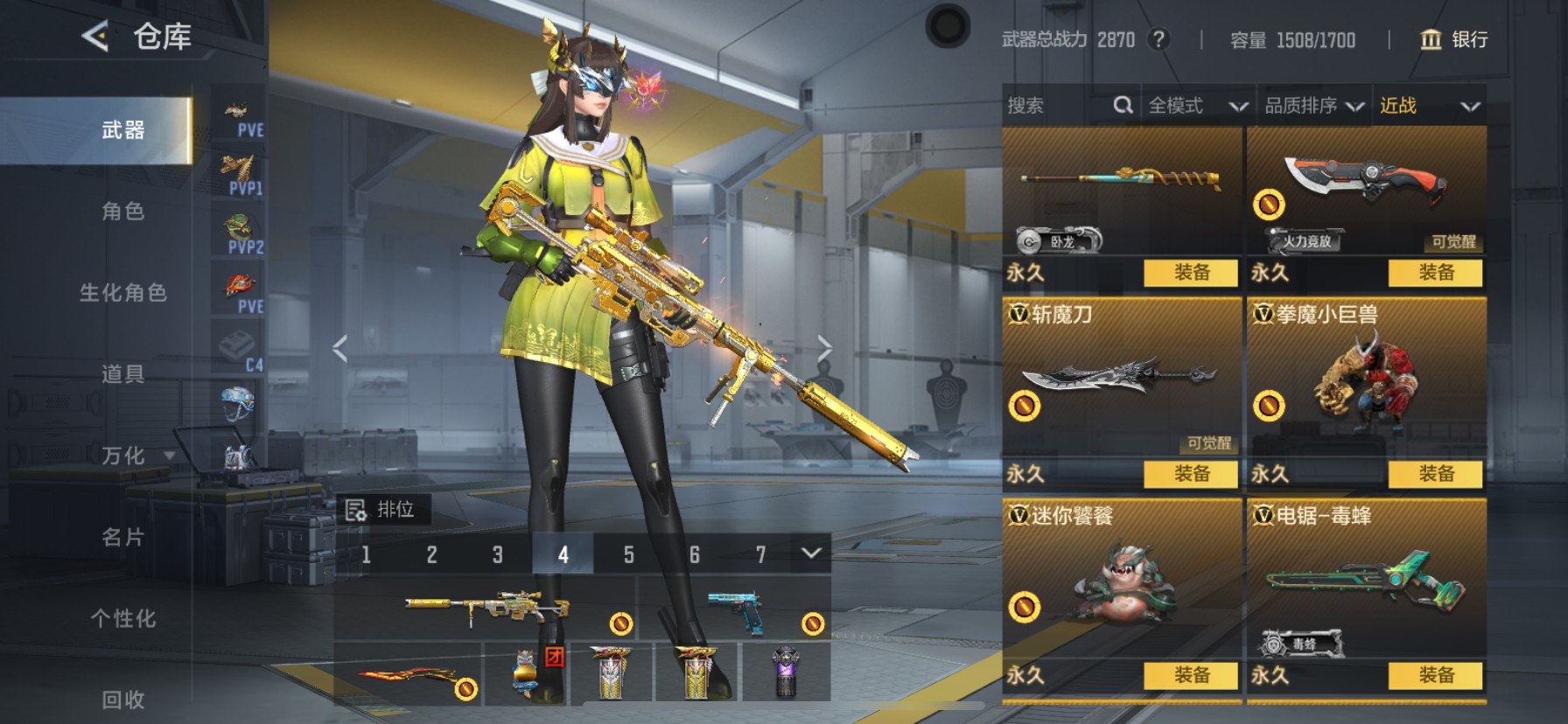1568x724 pixels.
Task: Go back from the 仓库 screen
Action: click(x=95, y=36)
